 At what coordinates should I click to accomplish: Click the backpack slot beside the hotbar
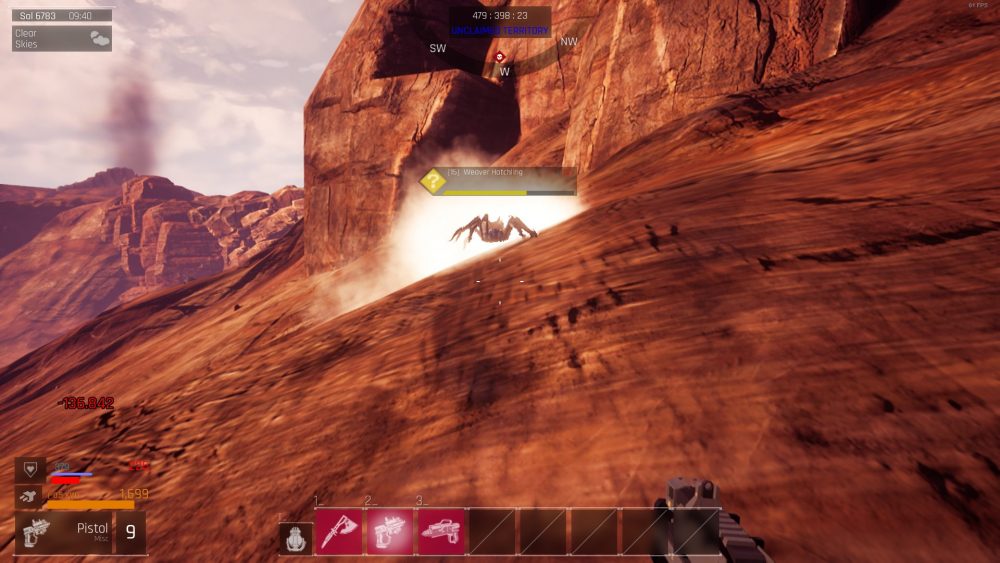click(295, 538)
